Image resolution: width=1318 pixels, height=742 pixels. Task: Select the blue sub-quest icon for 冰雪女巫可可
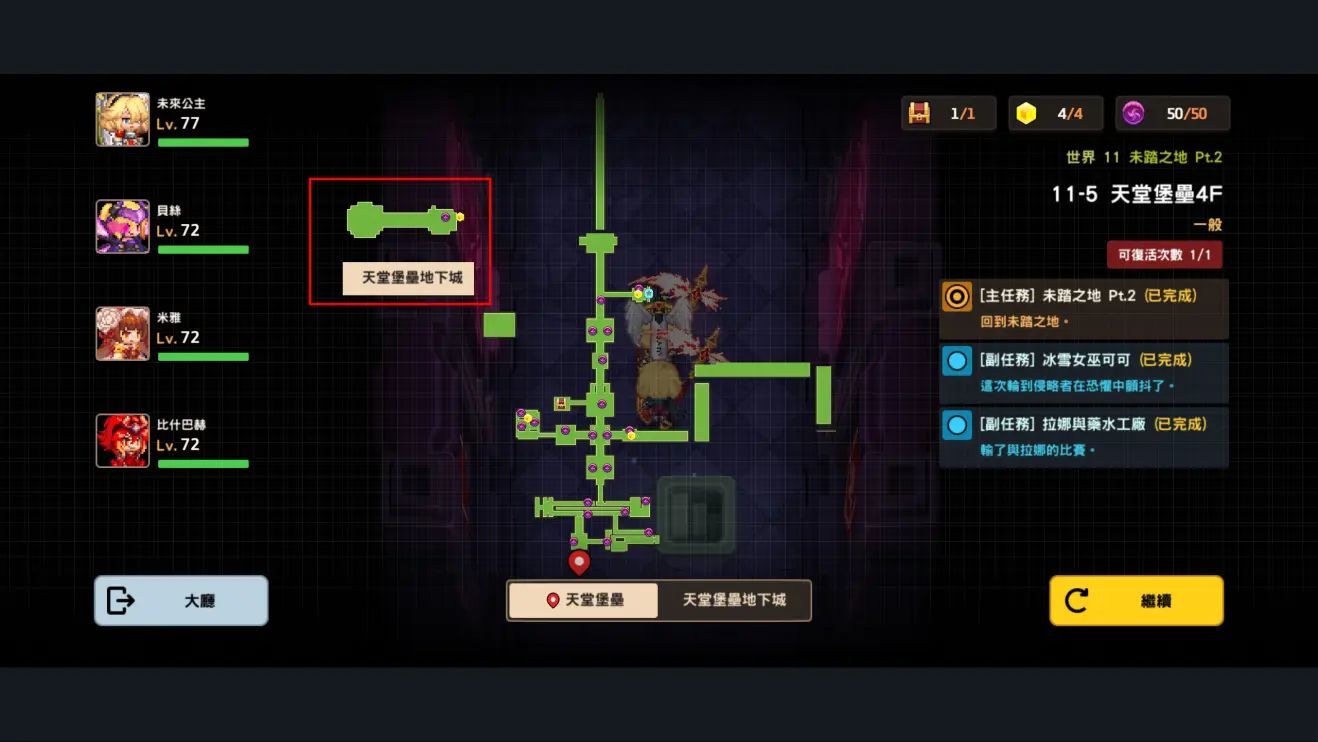pos(956,361)
